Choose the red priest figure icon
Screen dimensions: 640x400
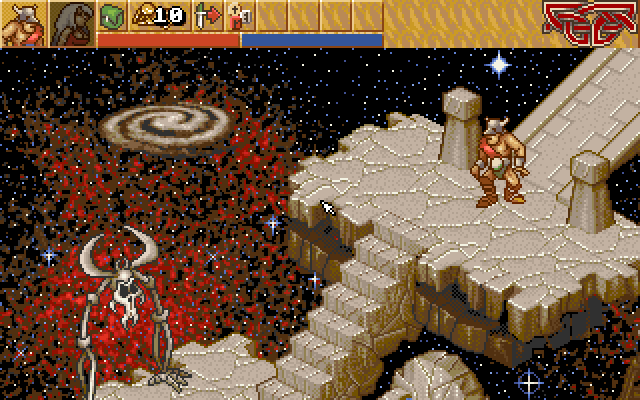[240, 15]
